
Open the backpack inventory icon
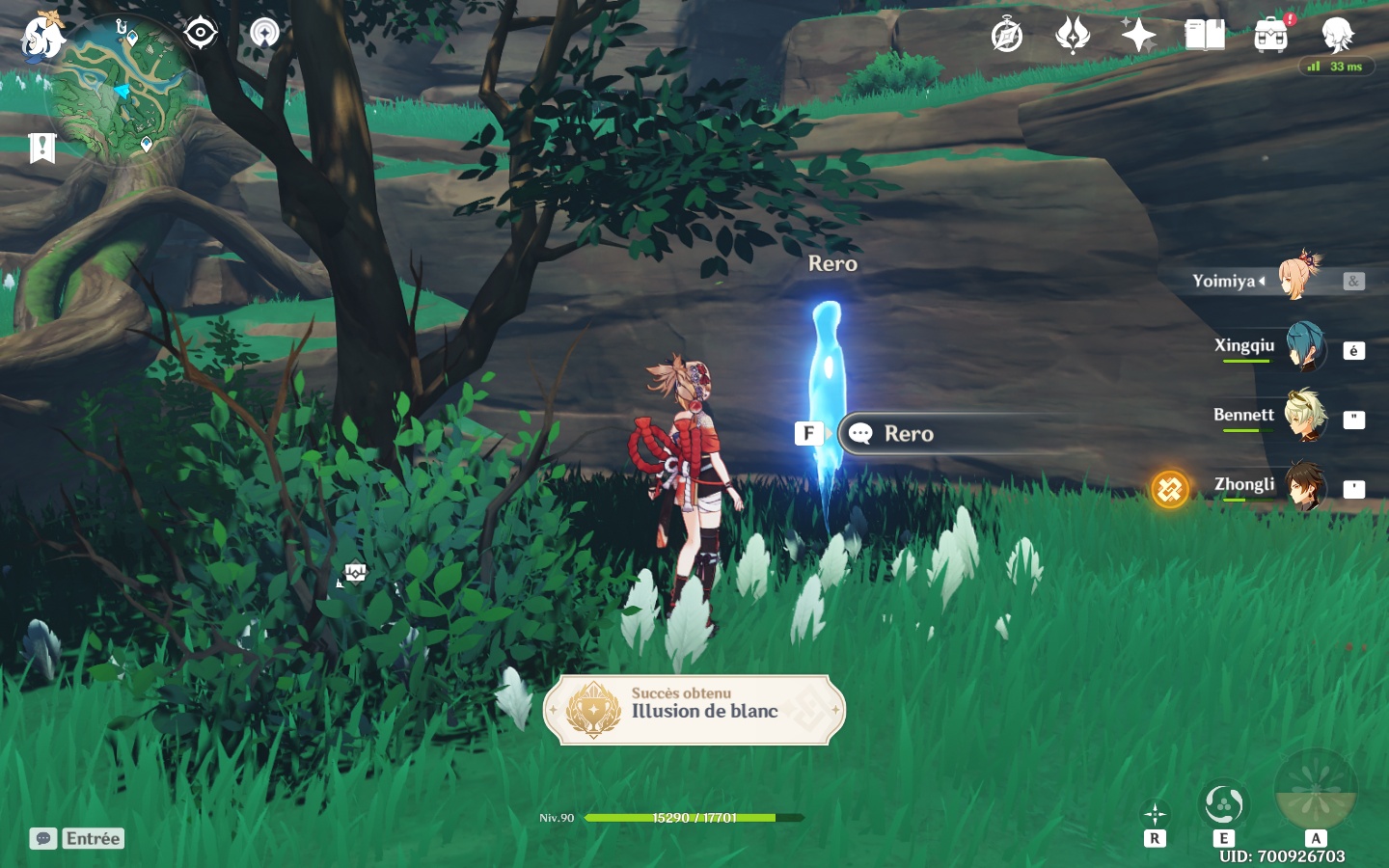[1271, 36]
